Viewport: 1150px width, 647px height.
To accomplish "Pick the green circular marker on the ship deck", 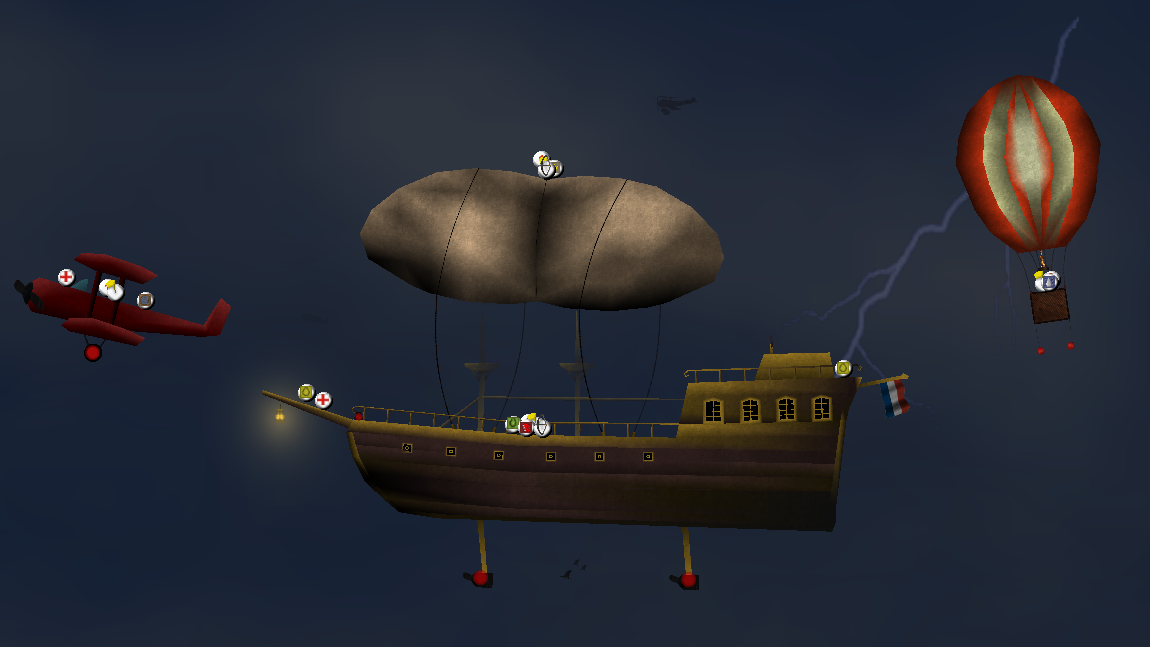I will pyautogui.click(x=513, y=424).
